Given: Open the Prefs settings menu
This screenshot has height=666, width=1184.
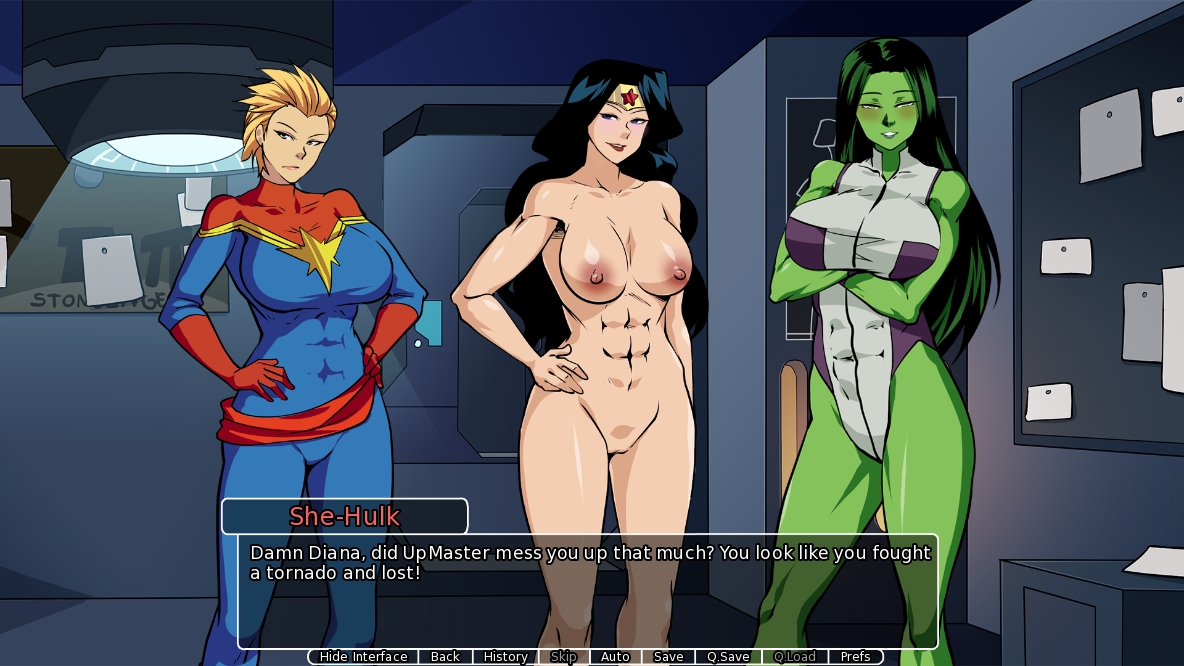Looking at the screenshot, I should [x=855, y=657].
